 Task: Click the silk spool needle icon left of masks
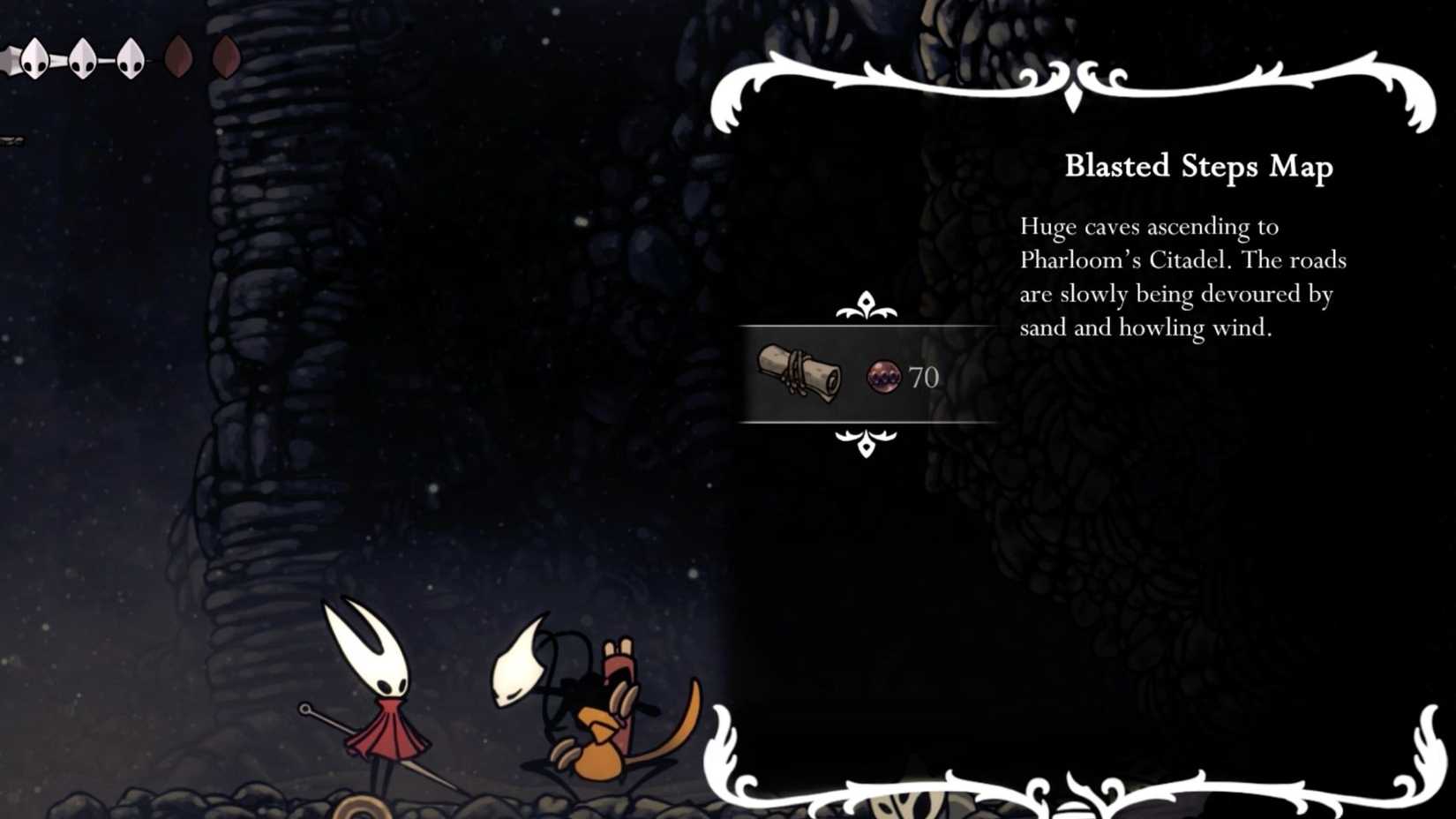tap(7, 57)
